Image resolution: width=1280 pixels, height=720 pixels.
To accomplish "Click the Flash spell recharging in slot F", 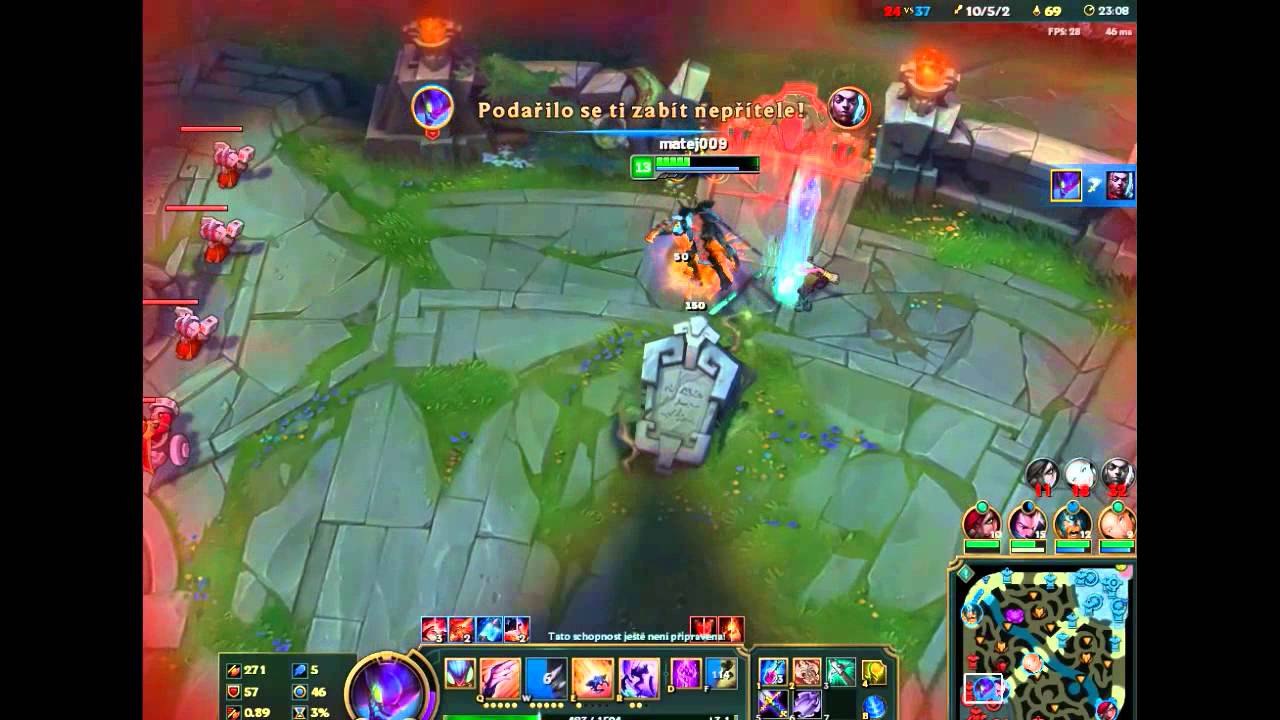I will coord(722,674).
